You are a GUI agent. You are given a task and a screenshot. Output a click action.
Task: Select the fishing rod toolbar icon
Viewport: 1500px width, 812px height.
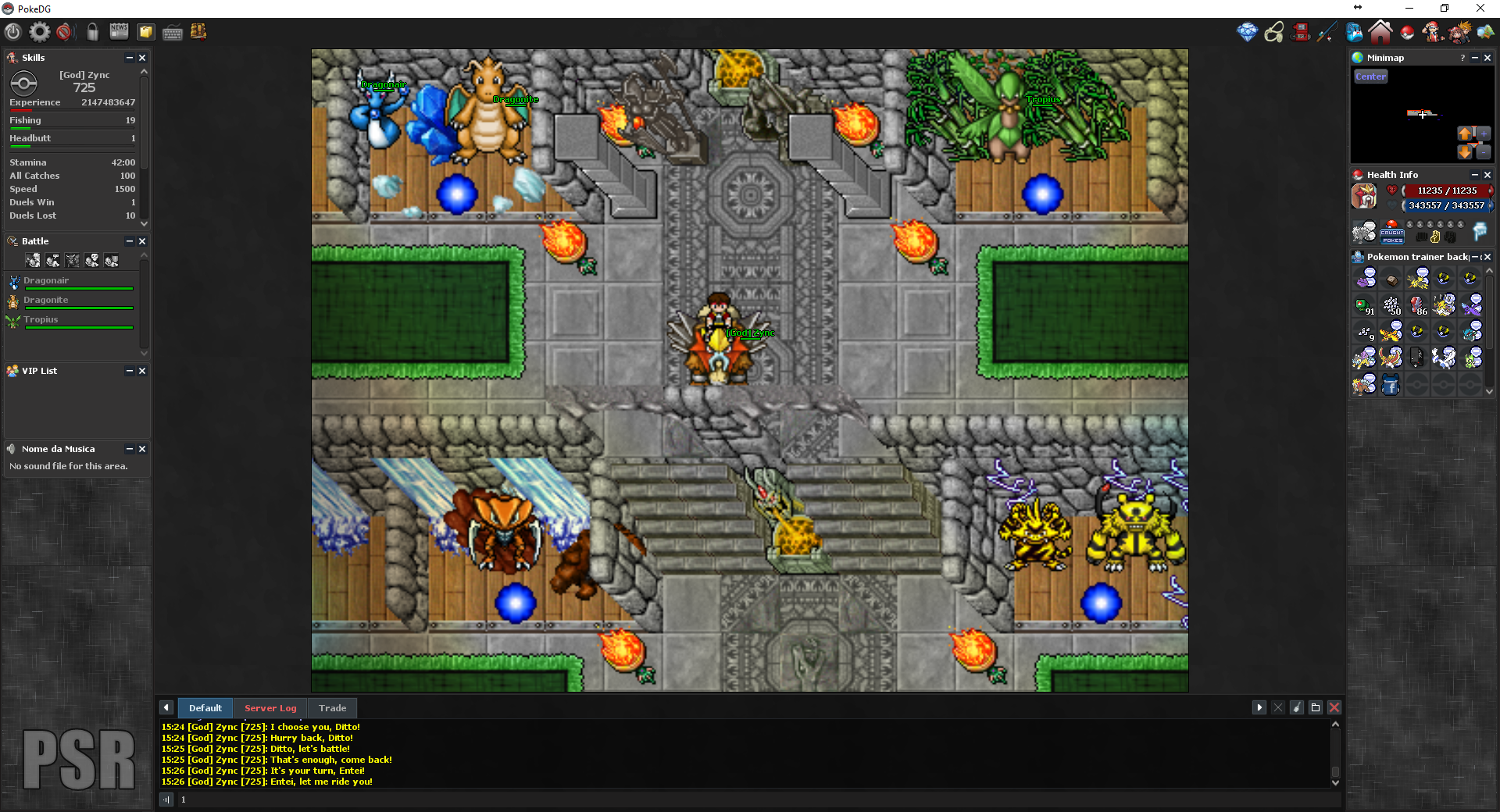click(1327, 32)
